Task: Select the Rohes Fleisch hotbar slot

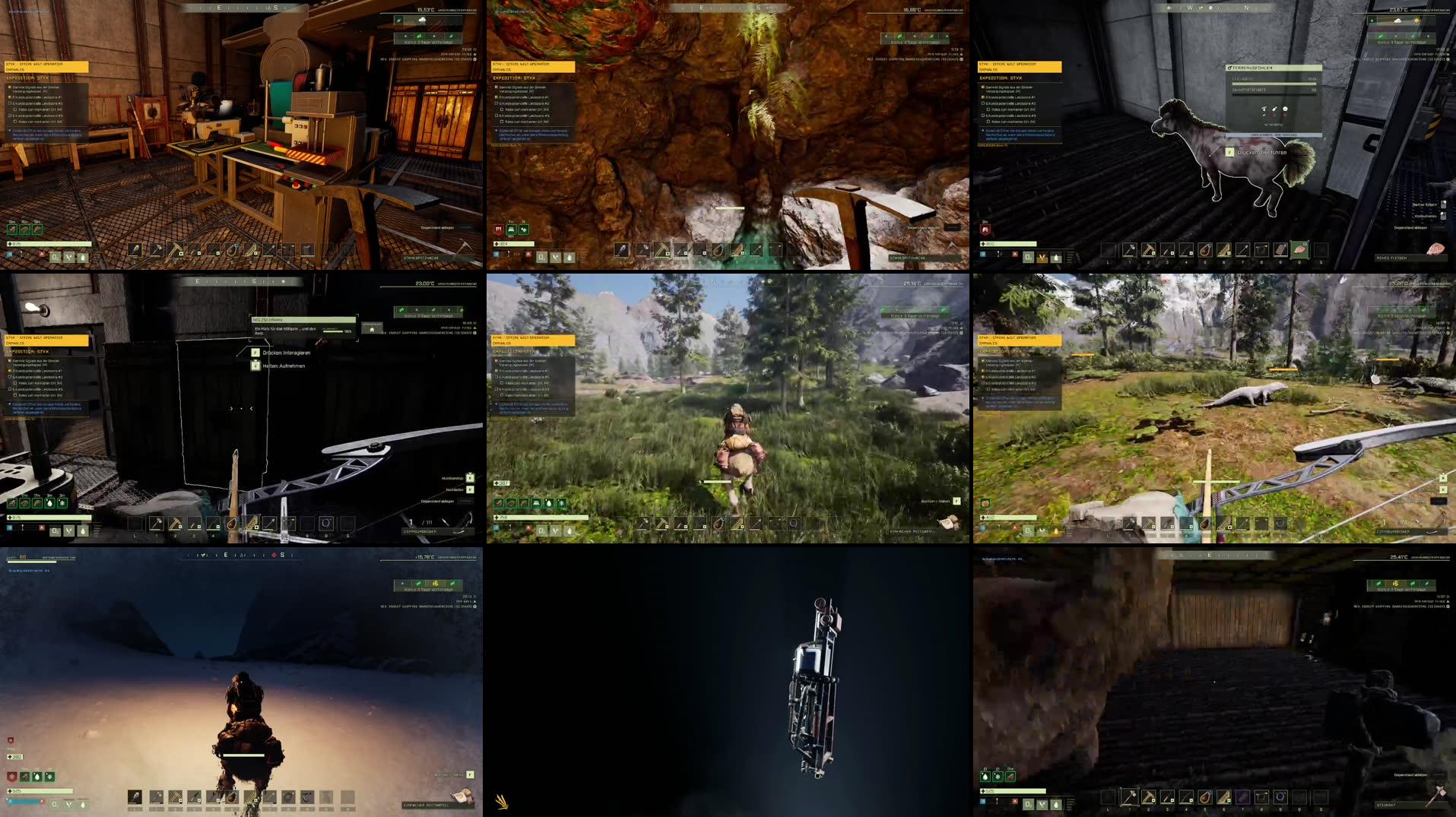Action: (1299, 249)
